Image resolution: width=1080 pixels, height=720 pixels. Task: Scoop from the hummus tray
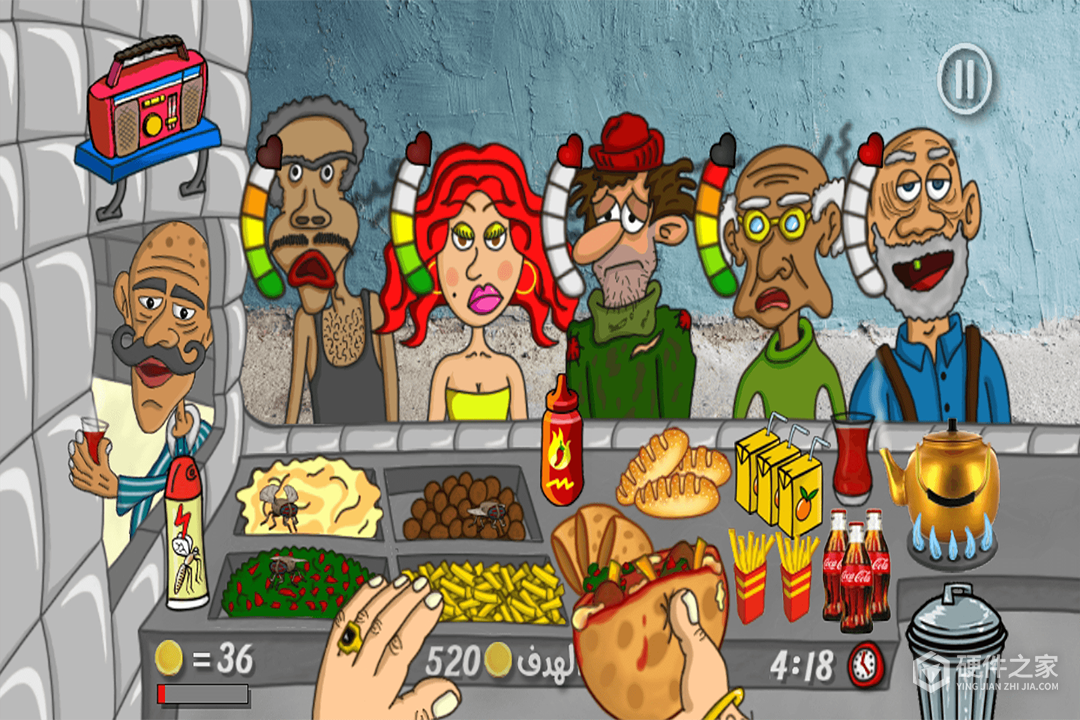(309, 497)
